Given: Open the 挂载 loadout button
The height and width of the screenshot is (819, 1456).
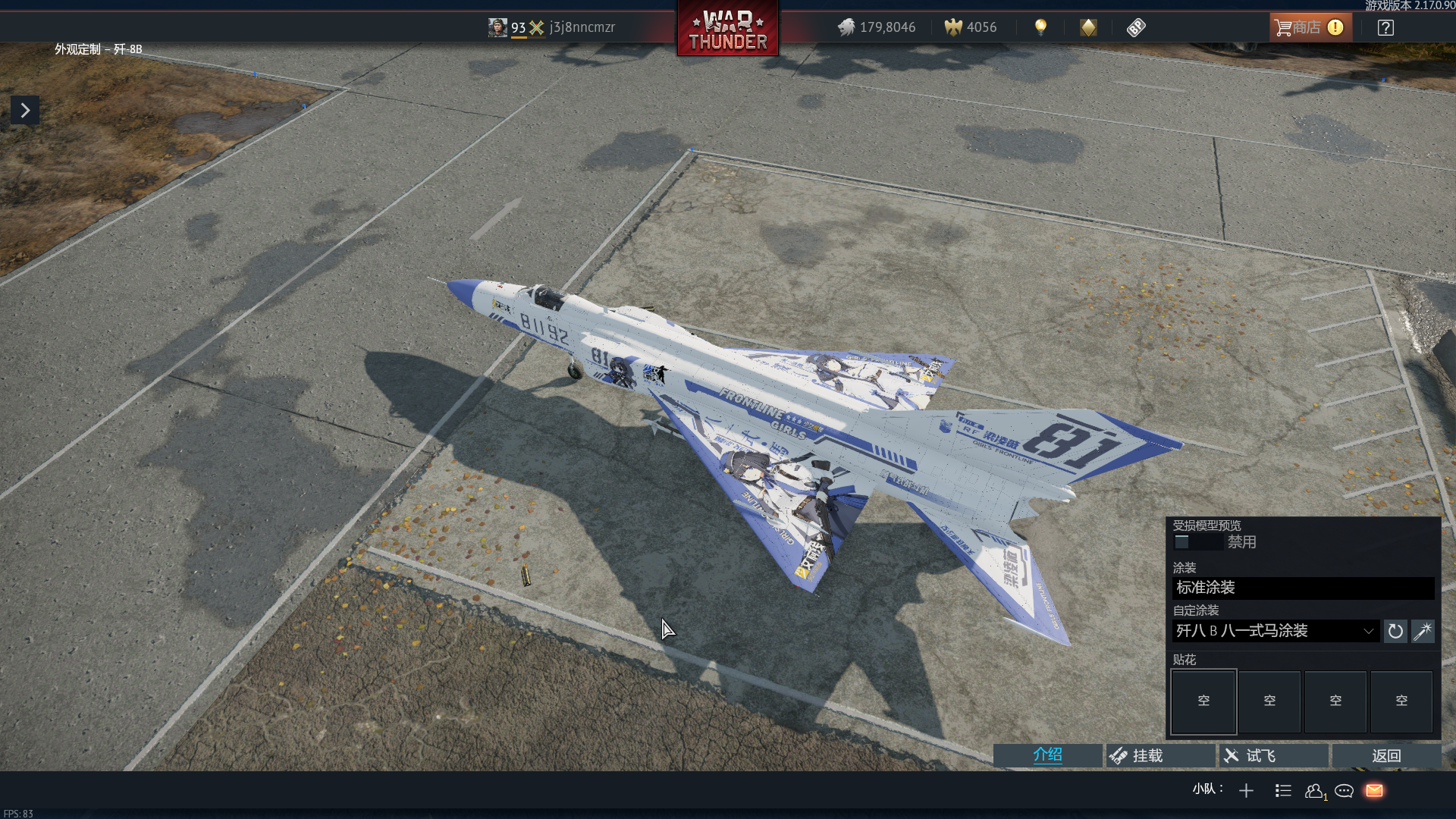Looking at the screenshot, I should 1160,755.
